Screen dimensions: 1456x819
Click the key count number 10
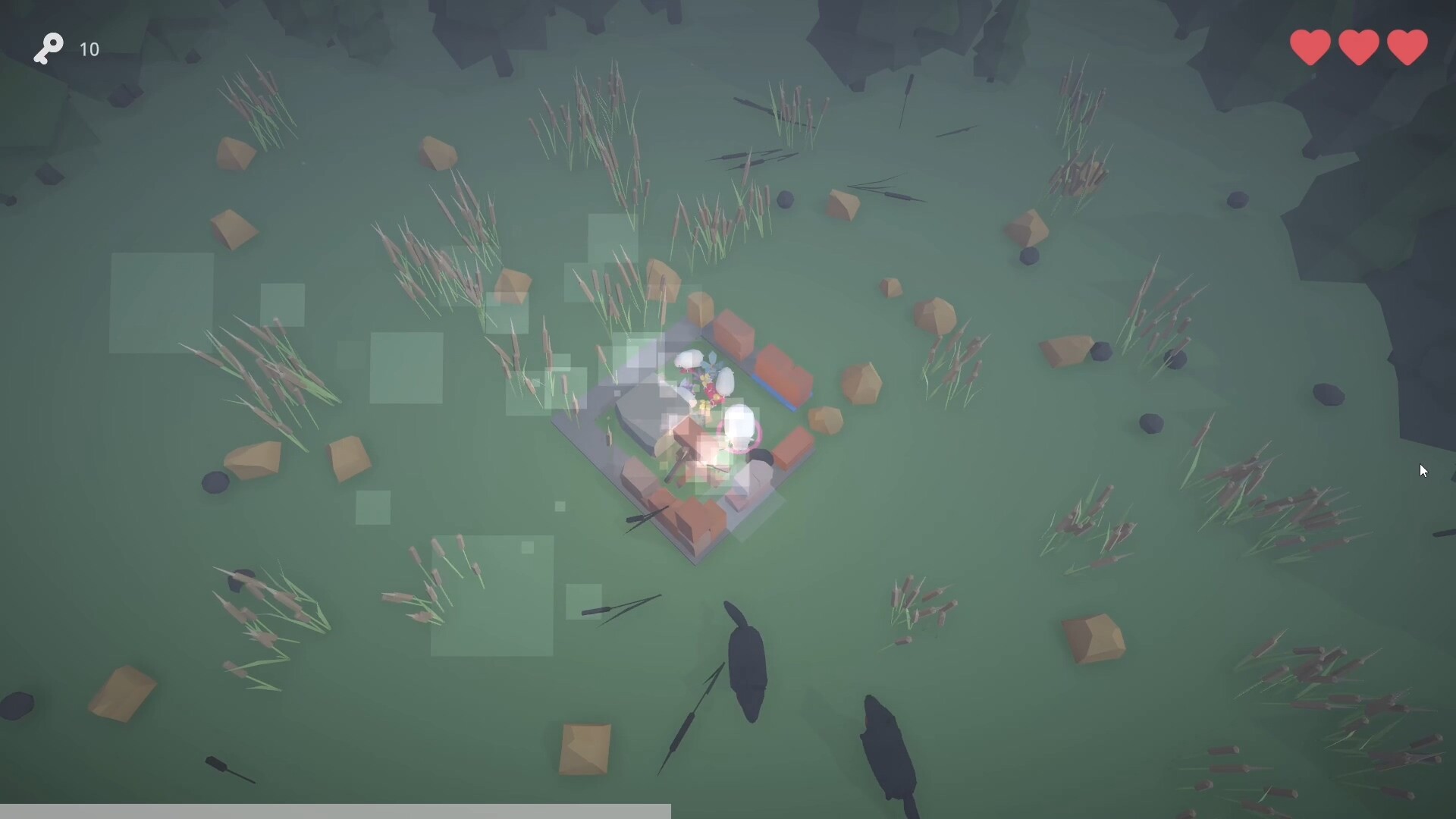click(x=89, y=49)
